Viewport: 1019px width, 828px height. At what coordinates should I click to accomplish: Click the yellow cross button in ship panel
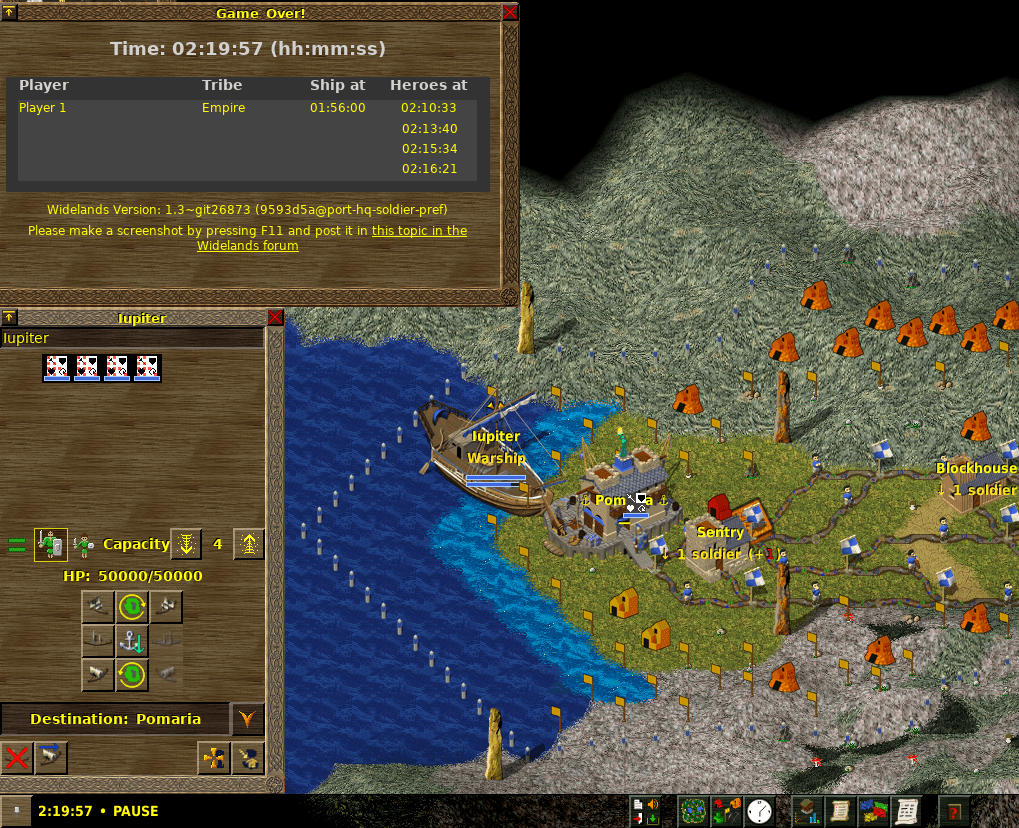coord(214,758)
